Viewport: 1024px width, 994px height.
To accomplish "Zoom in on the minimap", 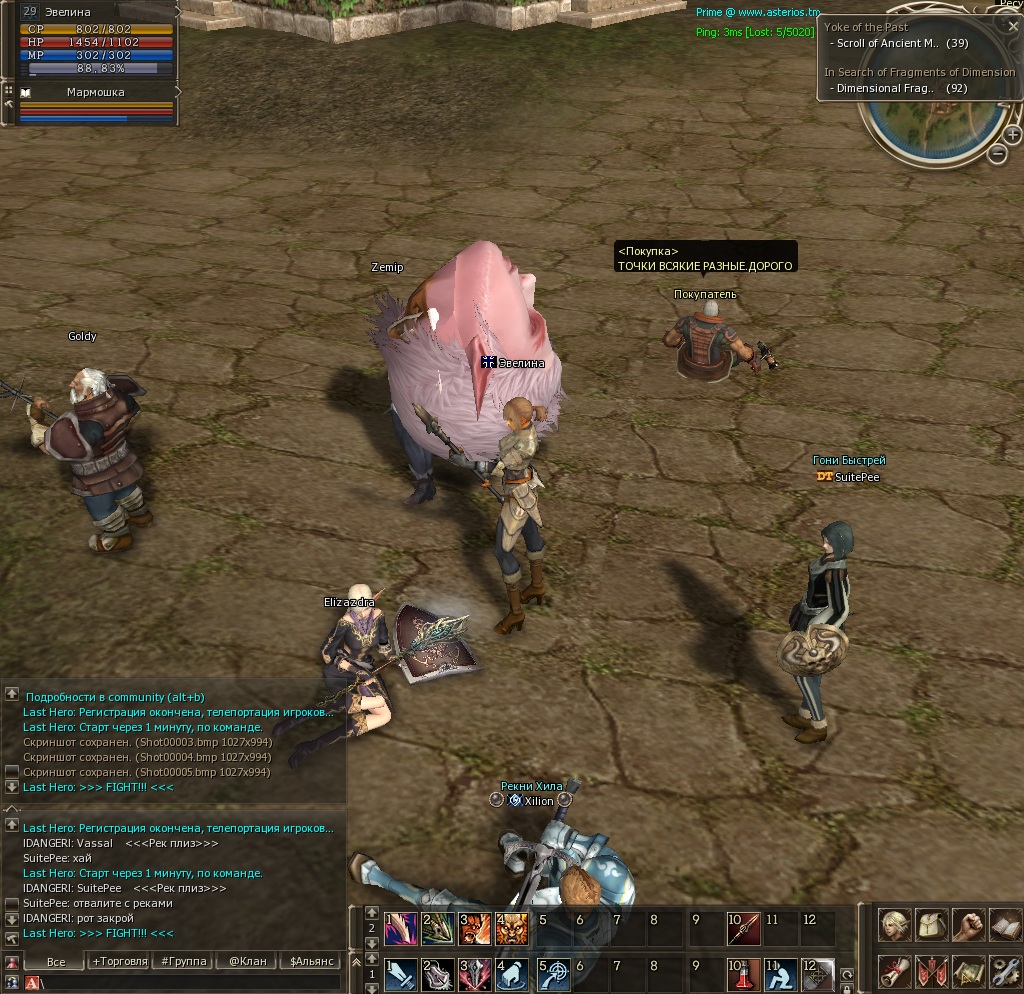I will click(1012, 135).
